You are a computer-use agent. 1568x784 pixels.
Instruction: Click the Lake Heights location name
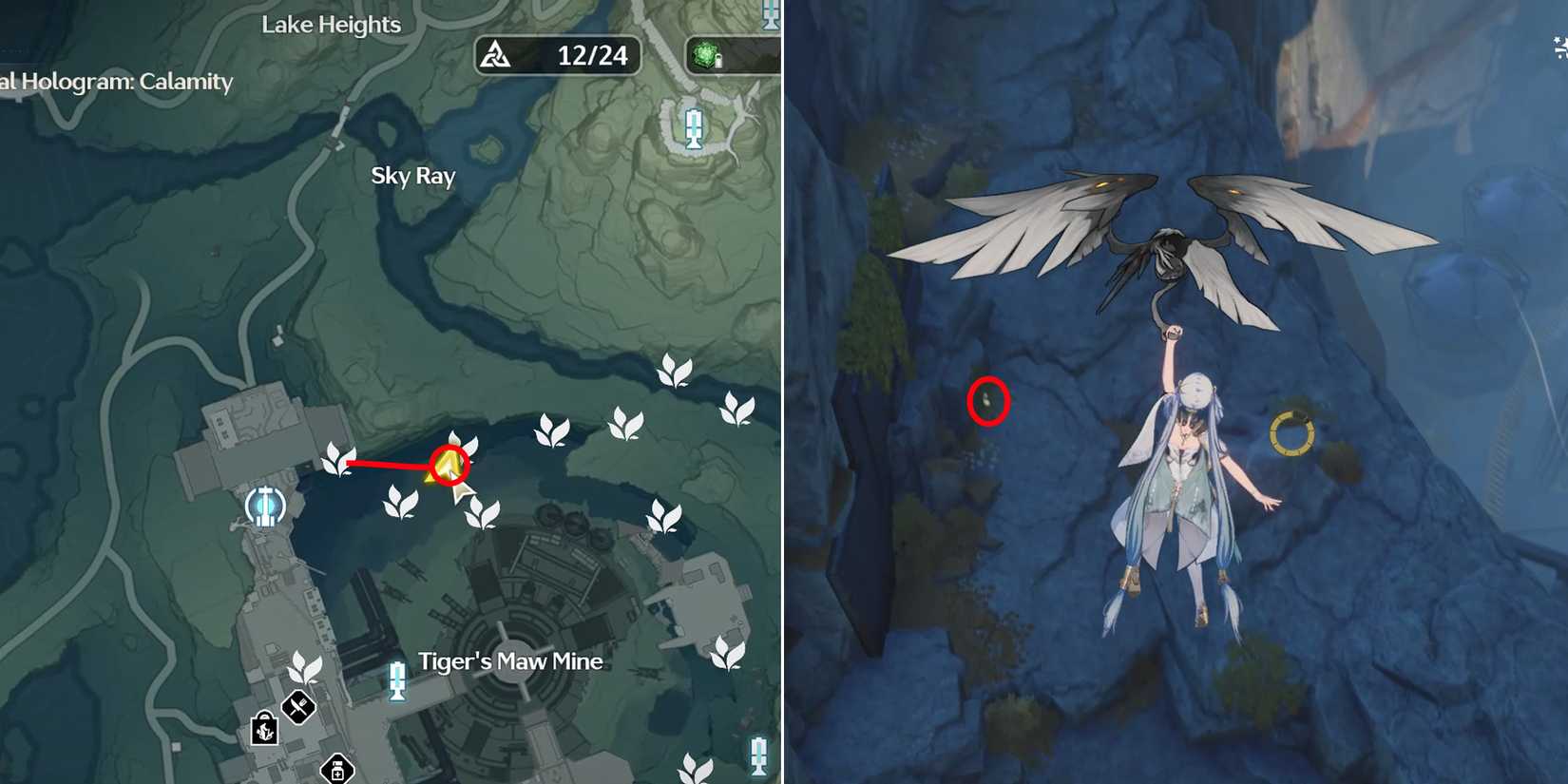pos(331,25)
